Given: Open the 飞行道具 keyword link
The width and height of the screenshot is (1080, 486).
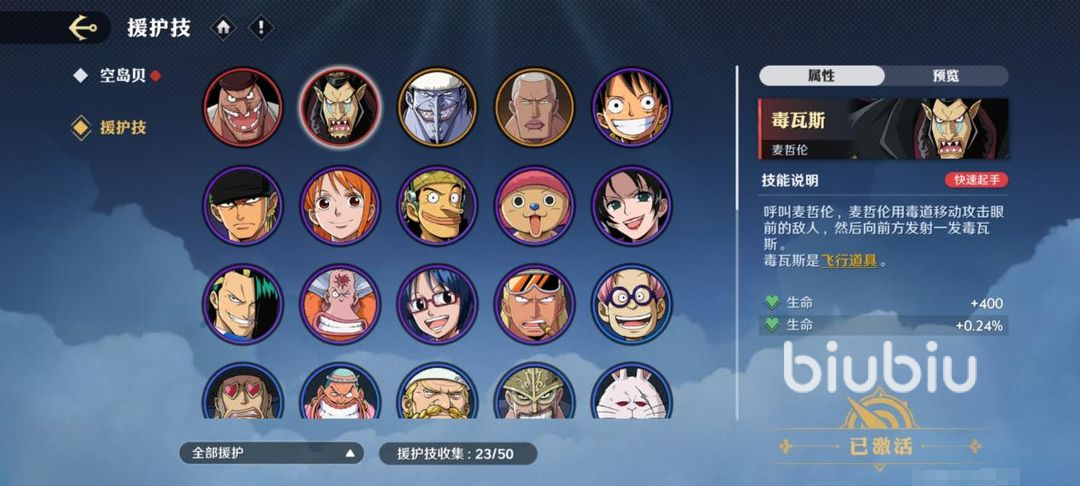Looking at the screenshot, I should coord(850,261).
